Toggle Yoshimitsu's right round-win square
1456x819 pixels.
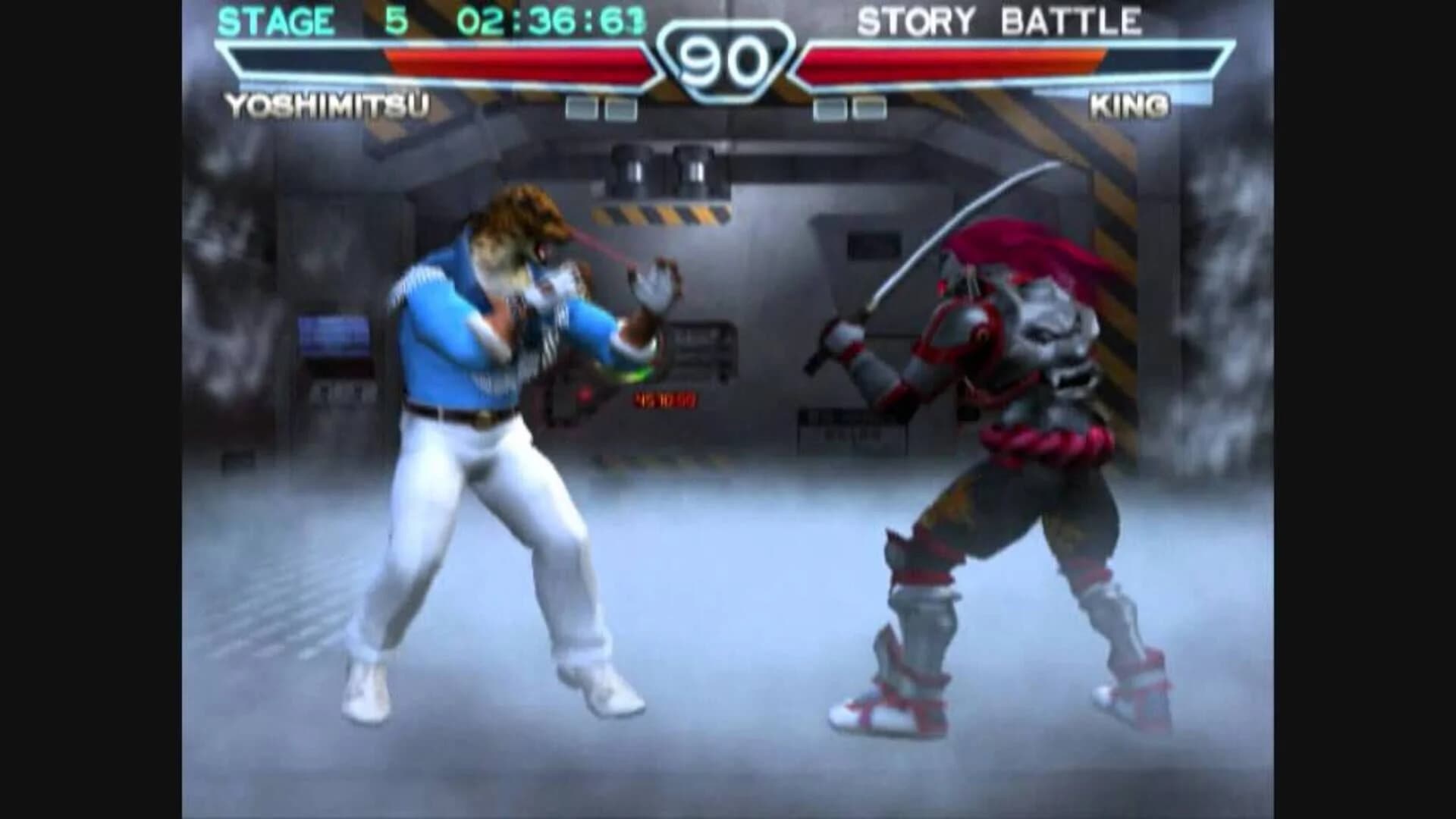622,108
